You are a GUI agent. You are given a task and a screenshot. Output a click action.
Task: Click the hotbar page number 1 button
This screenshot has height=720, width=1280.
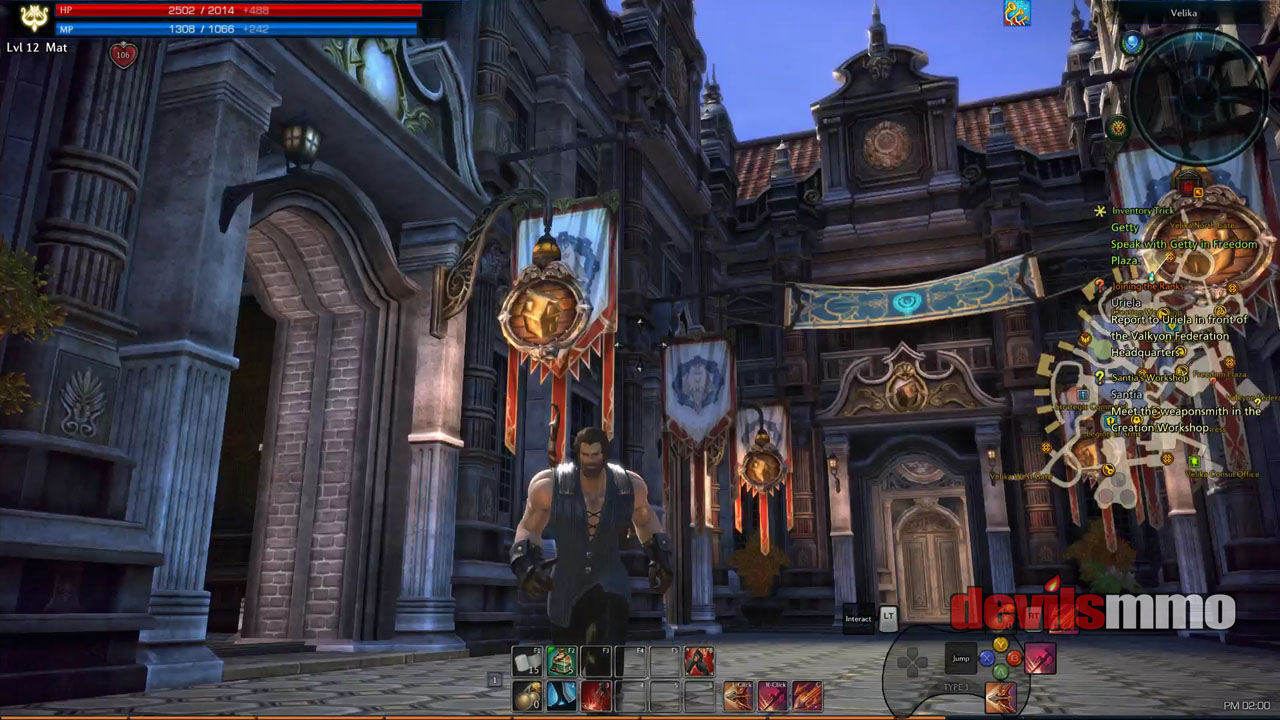pyautogui.click(x=494, y=680)
